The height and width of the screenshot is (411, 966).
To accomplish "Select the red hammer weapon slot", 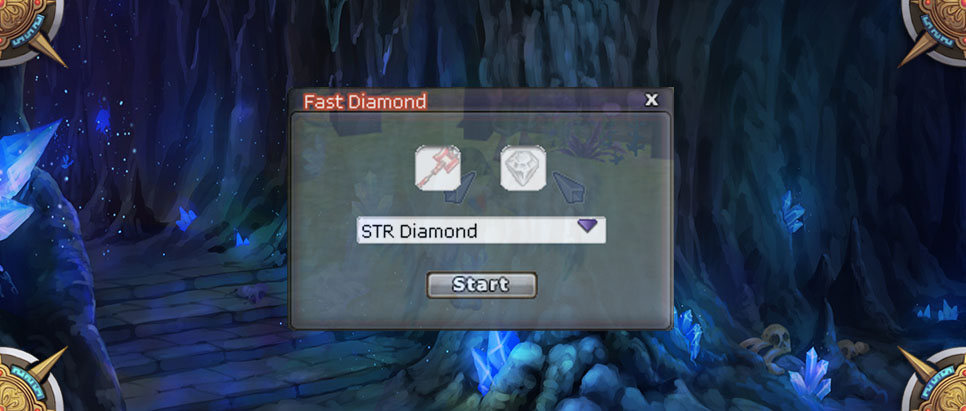I will tap(438, 167).
